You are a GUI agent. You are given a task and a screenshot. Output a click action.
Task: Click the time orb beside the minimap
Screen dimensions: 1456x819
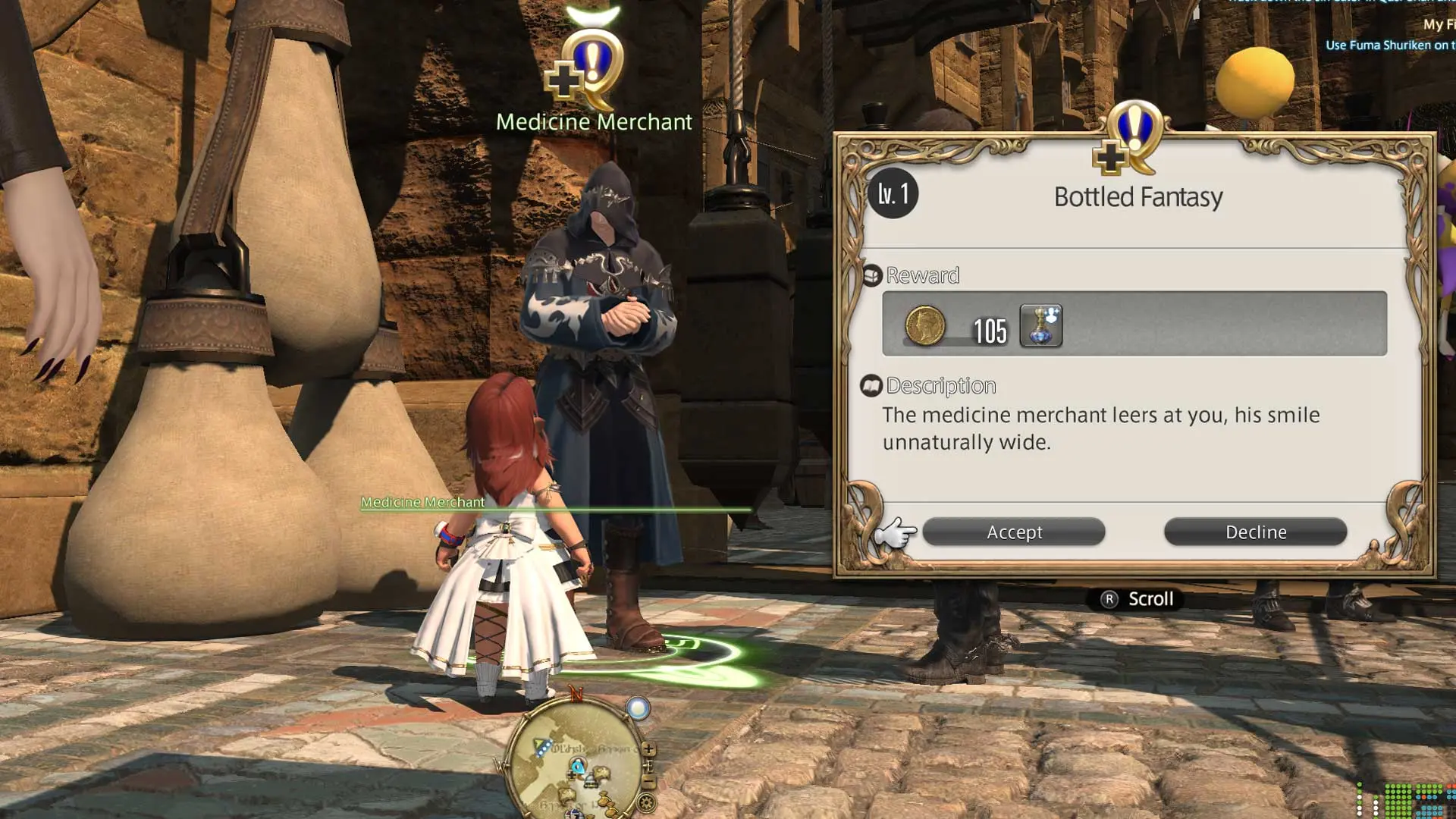(637, 708)
